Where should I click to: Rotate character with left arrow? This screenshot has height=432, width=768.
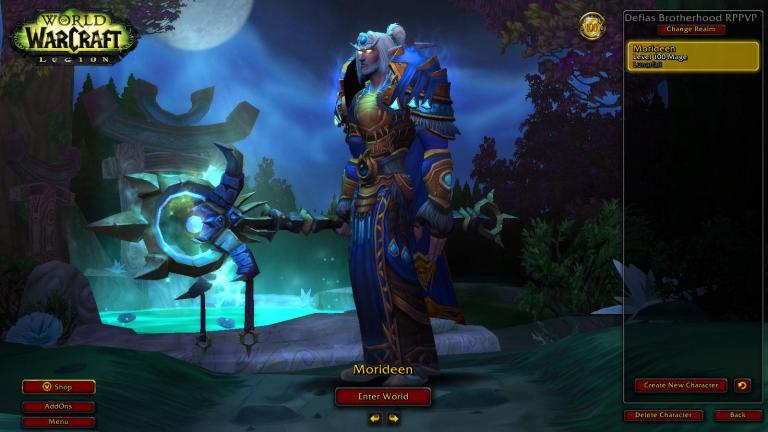tap(375, 418)
